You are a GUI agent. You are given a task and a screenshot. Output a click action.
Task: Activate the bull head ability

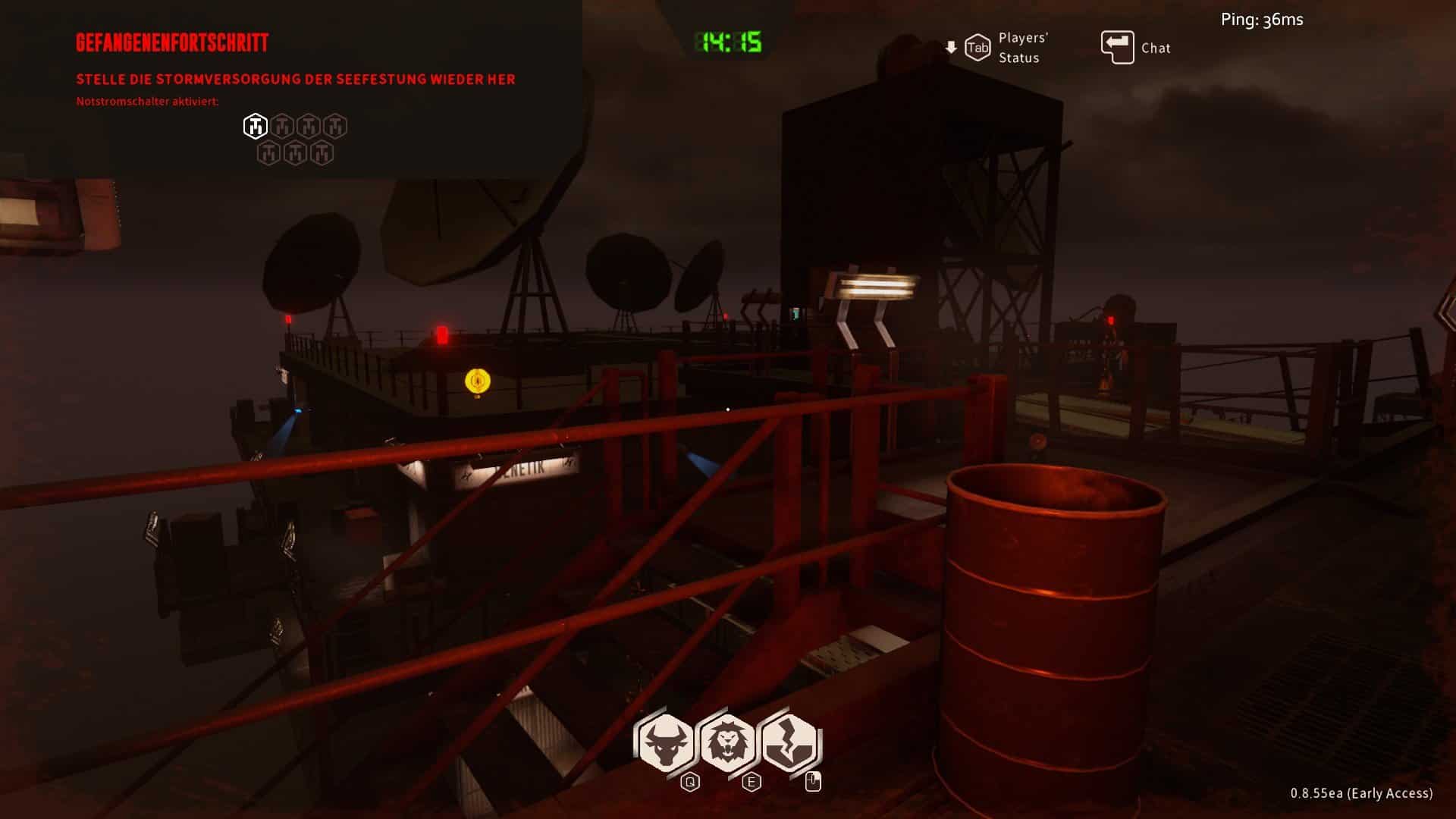click(x=666, y=743)
